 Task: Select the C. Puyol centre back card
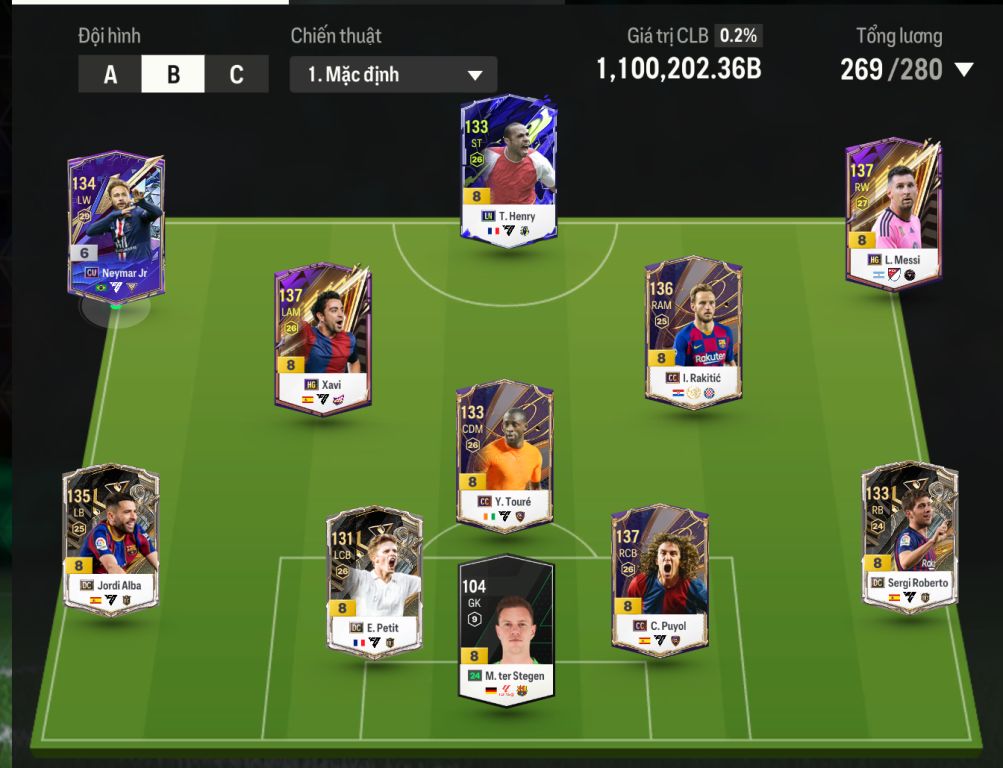click(x=659, y=580)
